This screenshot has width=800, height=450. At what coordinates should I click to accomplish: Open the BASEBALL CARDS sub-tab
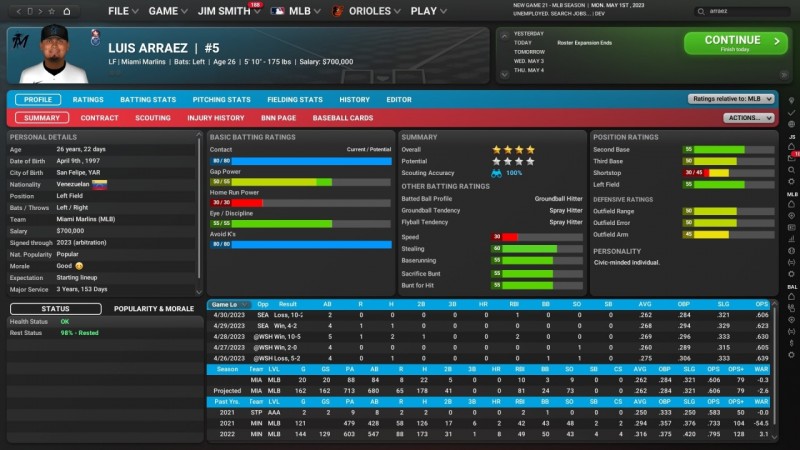[x=343, y=118]
